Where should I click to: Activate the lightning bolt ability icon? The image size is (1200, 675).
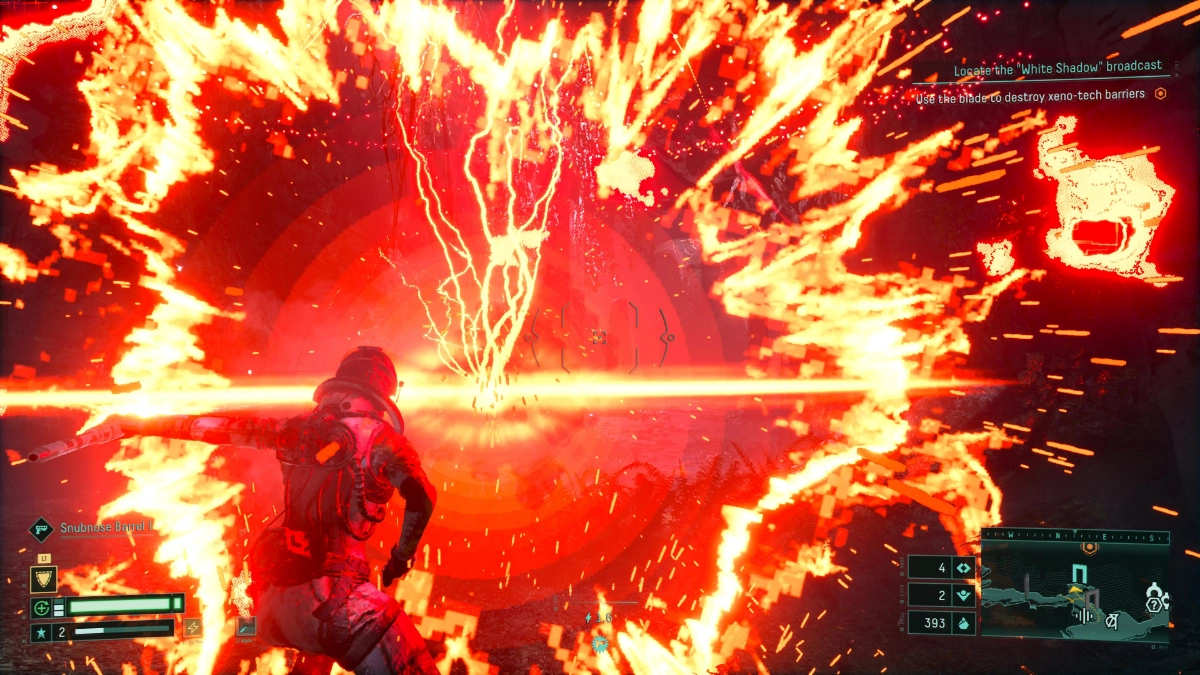(x=192, y=627)
